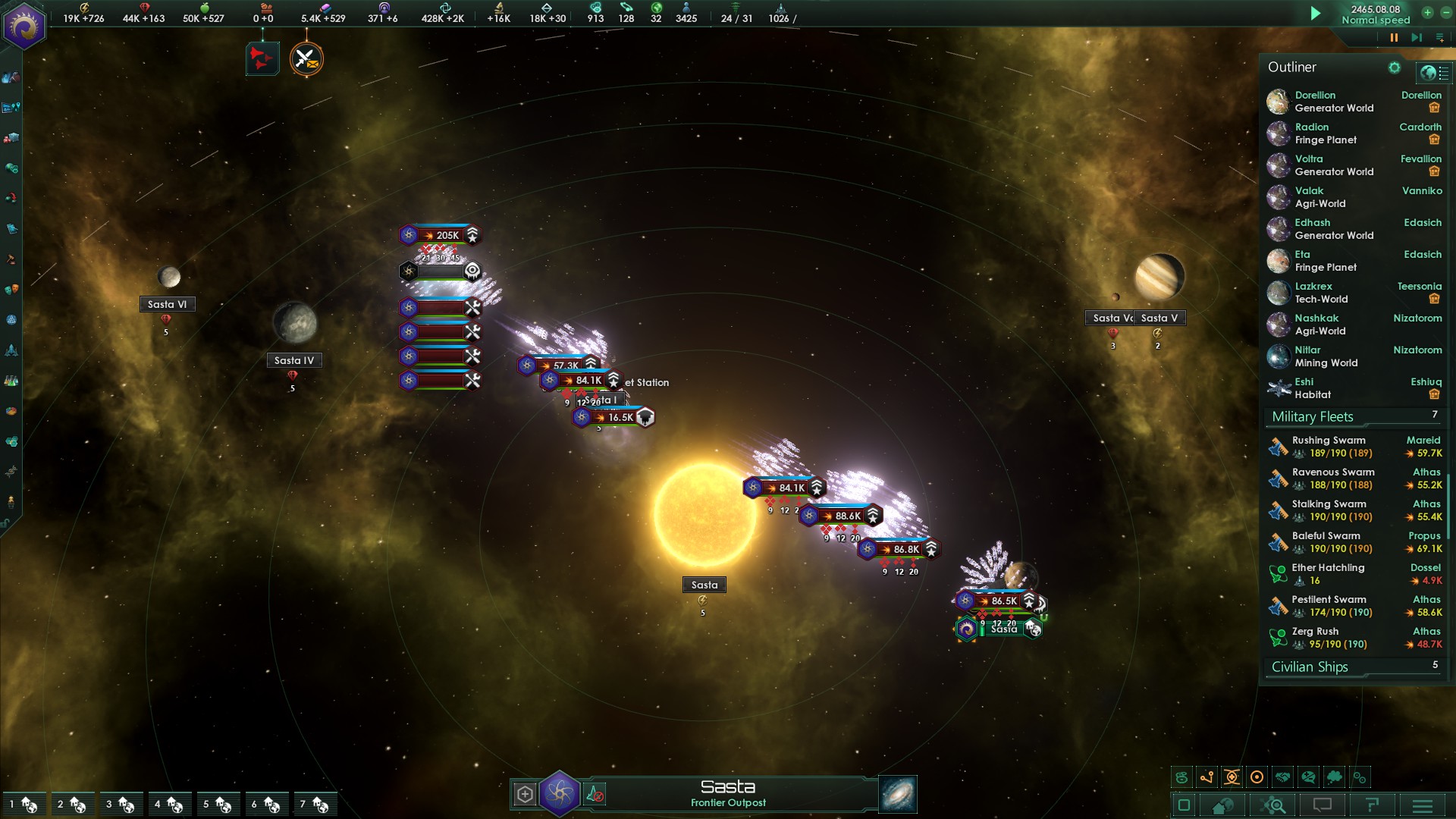Select the 205K fleet marker
1456x819 pixels.
[441, 235]
